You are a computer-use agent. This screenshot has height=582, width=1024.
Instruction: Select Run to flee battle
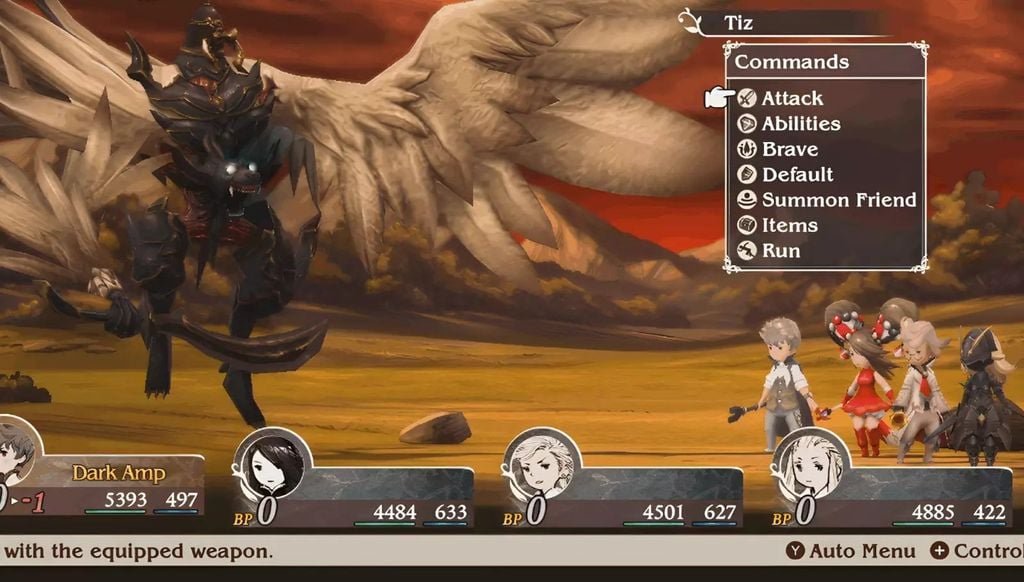click(780, 251)
